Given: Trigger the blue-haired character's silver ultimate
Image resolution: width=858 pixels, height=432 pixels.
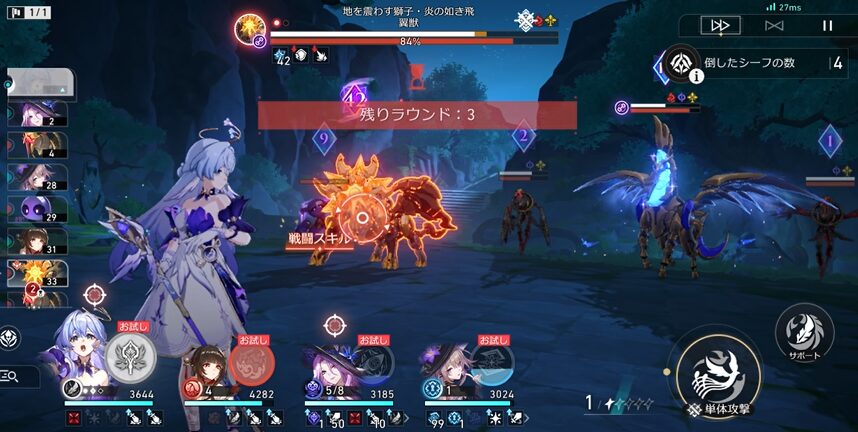Looking at the screenshot, I should point(129,355).
